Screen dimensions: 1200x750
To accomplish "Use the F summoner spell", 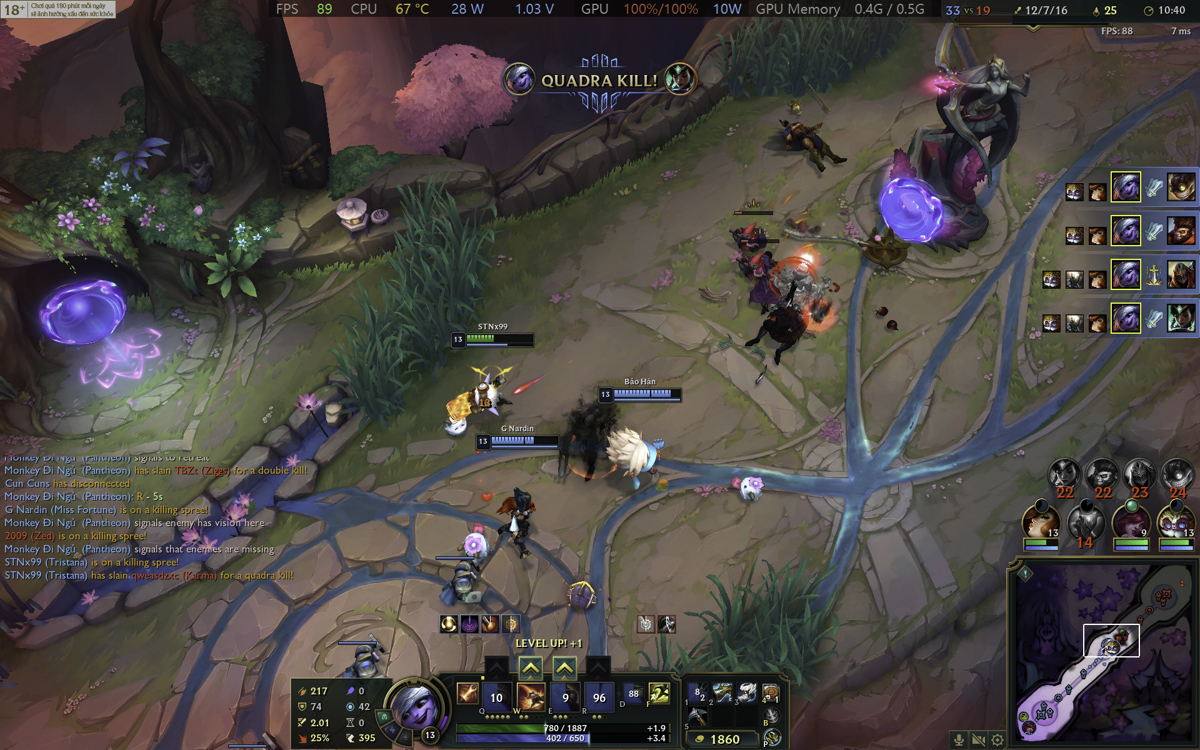I will click(x=658, y=693).
